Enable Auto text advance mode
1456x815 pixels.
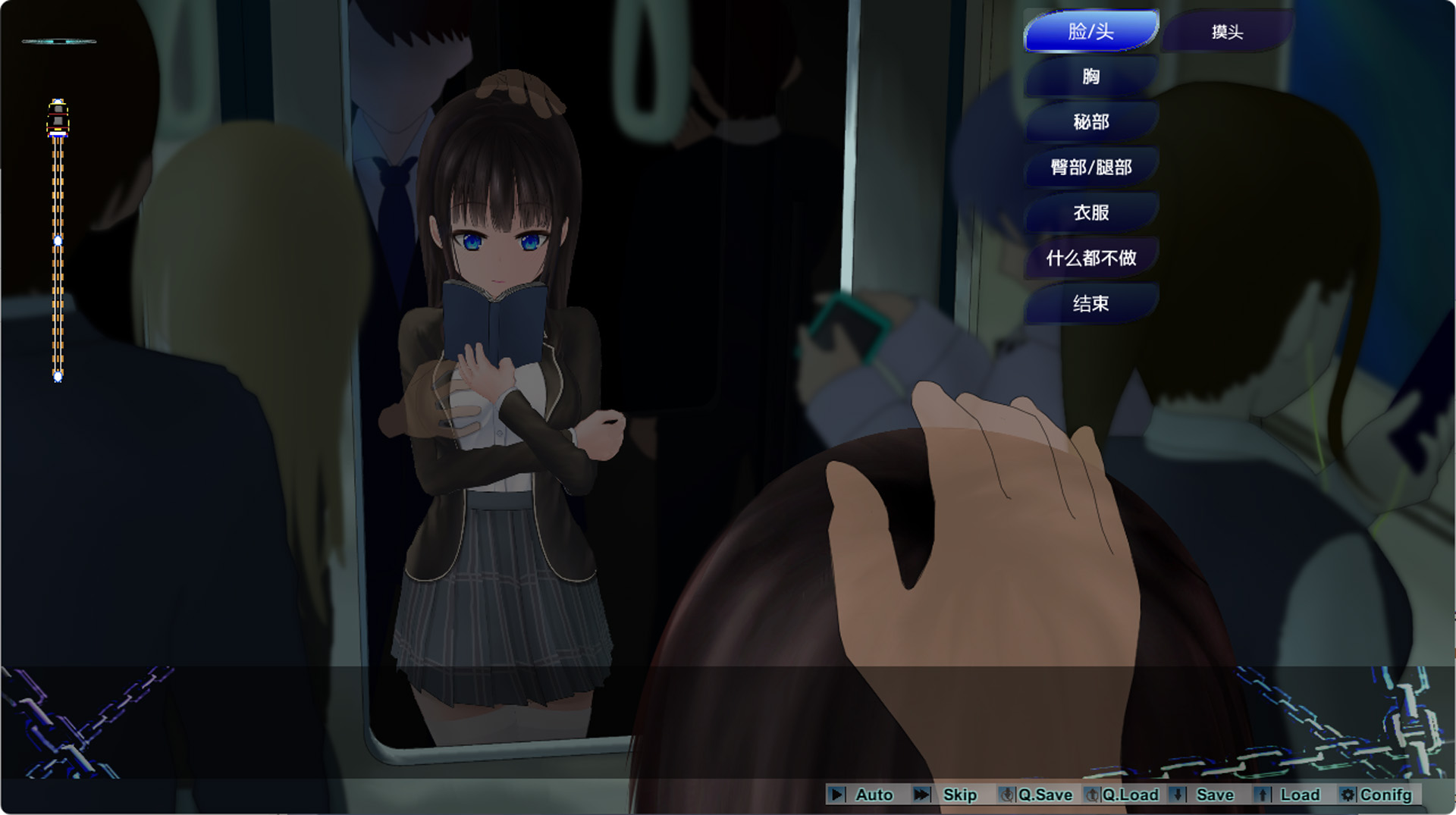[861, 795]
